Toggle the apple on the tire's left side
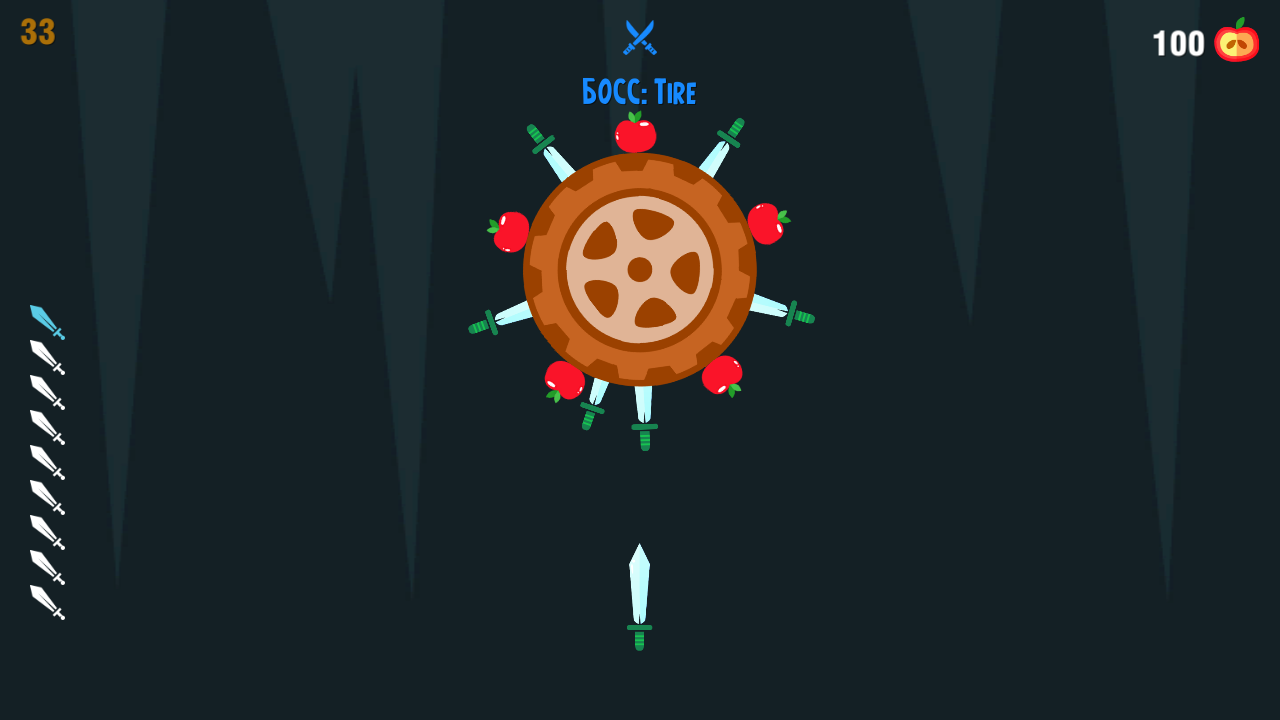The height and width of the screenshot is (720, 1280). coord(511,231)
